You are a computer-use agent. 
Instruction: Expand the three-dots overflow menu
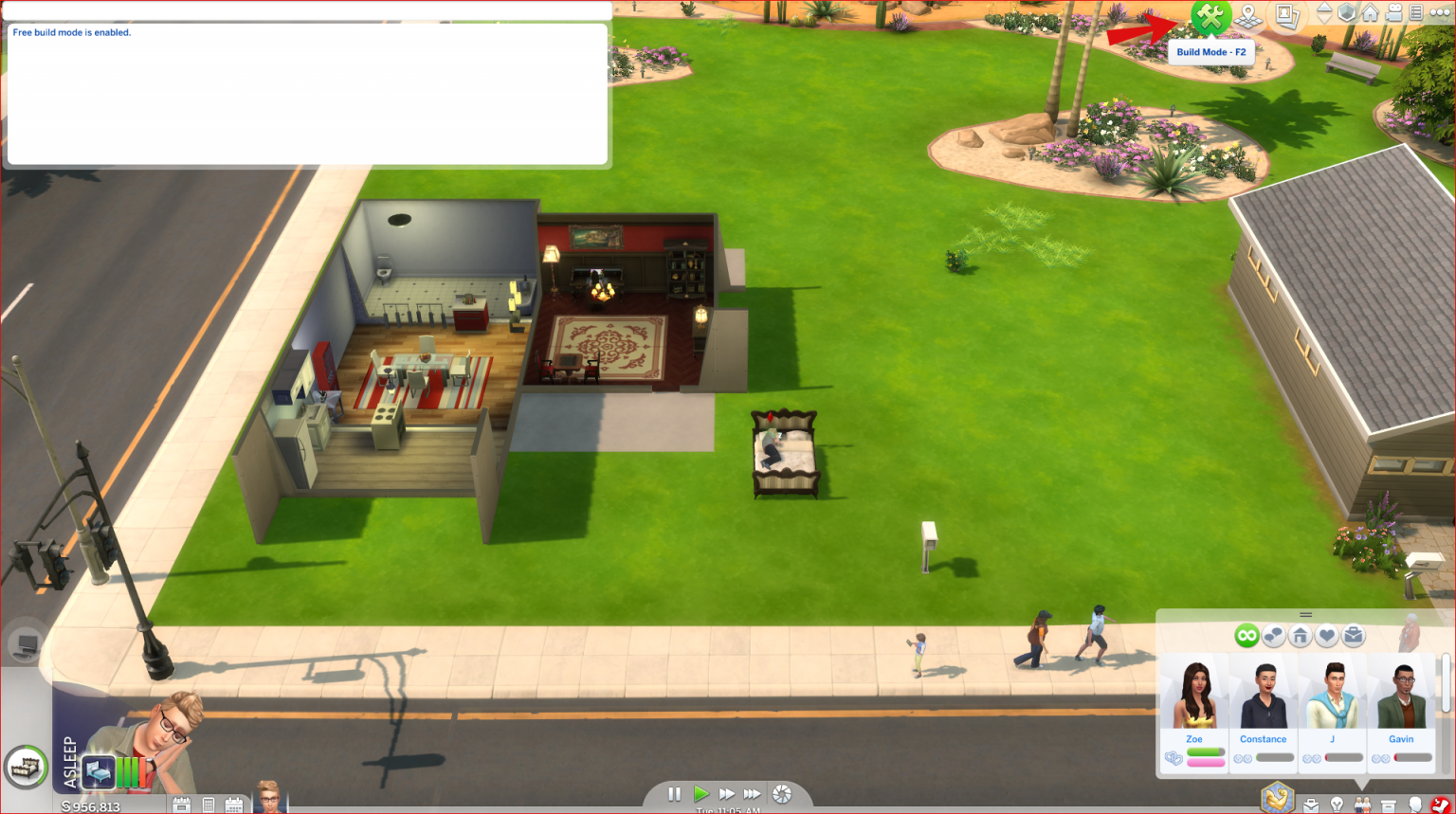pyautogui.click(x=1439, y=13)
